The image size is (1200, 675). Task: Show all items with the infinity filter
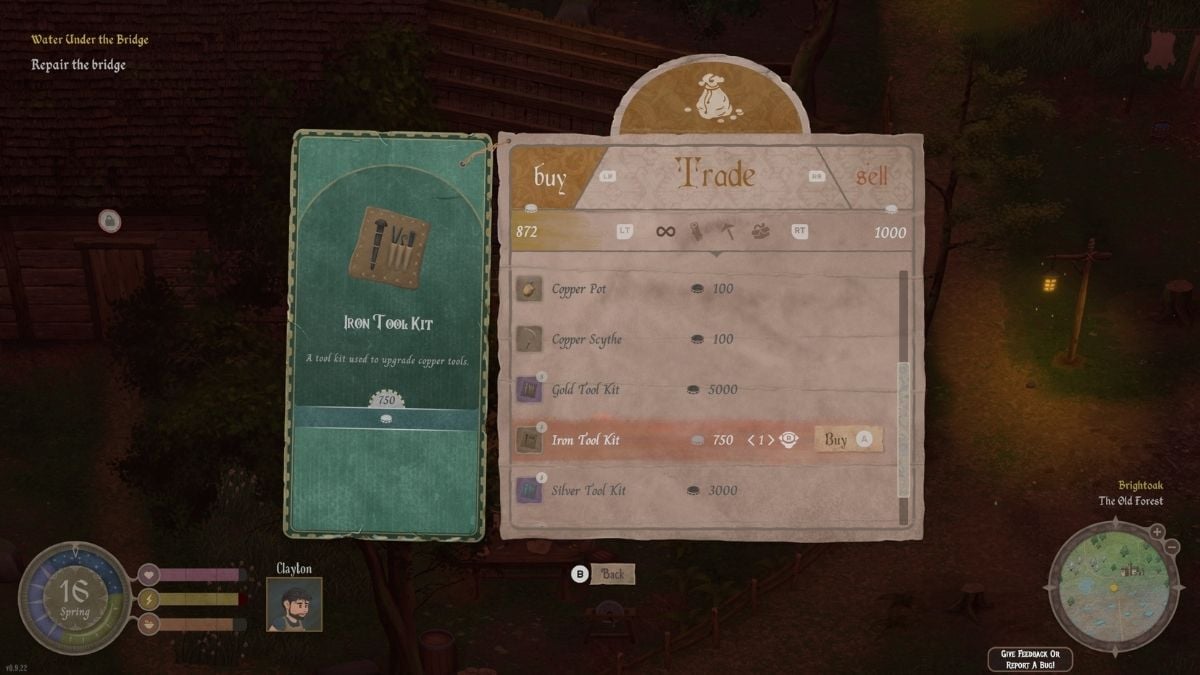pyautogui.click(x=665, y=232)
